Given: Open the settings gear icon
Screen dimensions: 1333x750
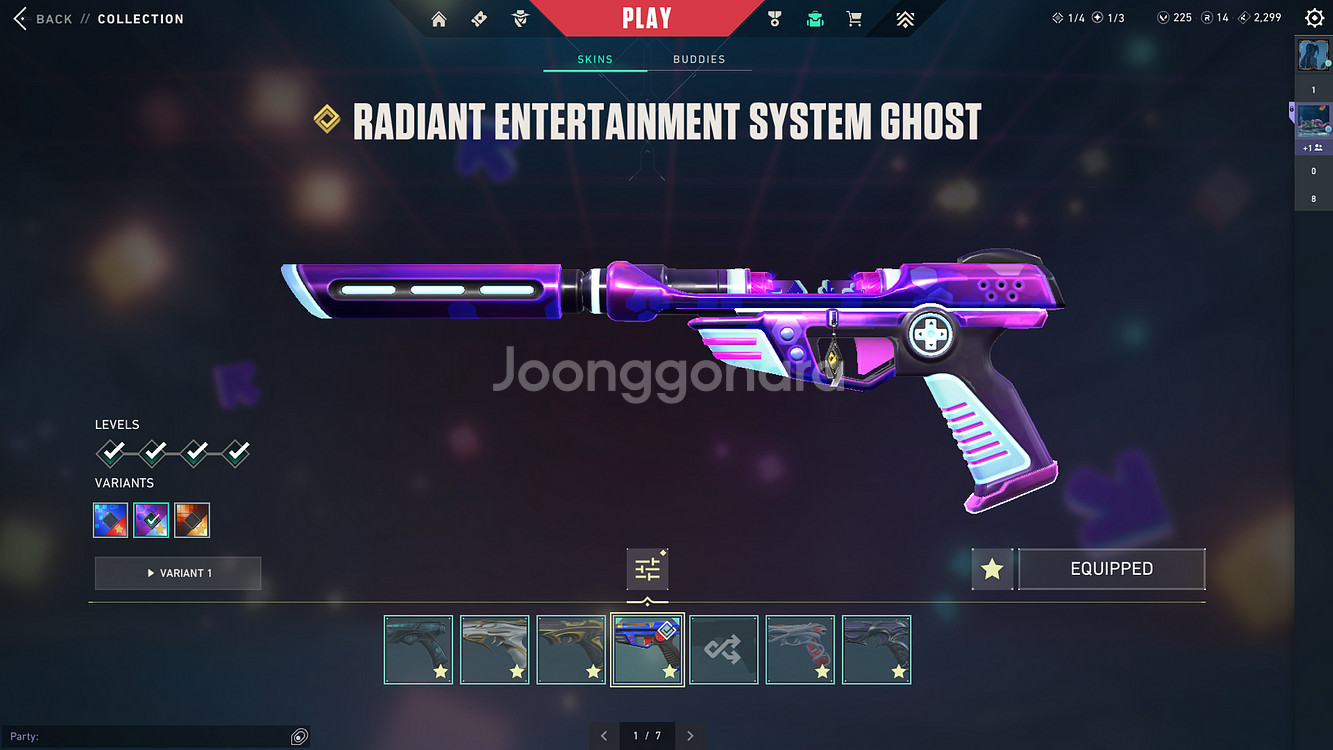Looking at the screenshot, I should click(1314, 18).
